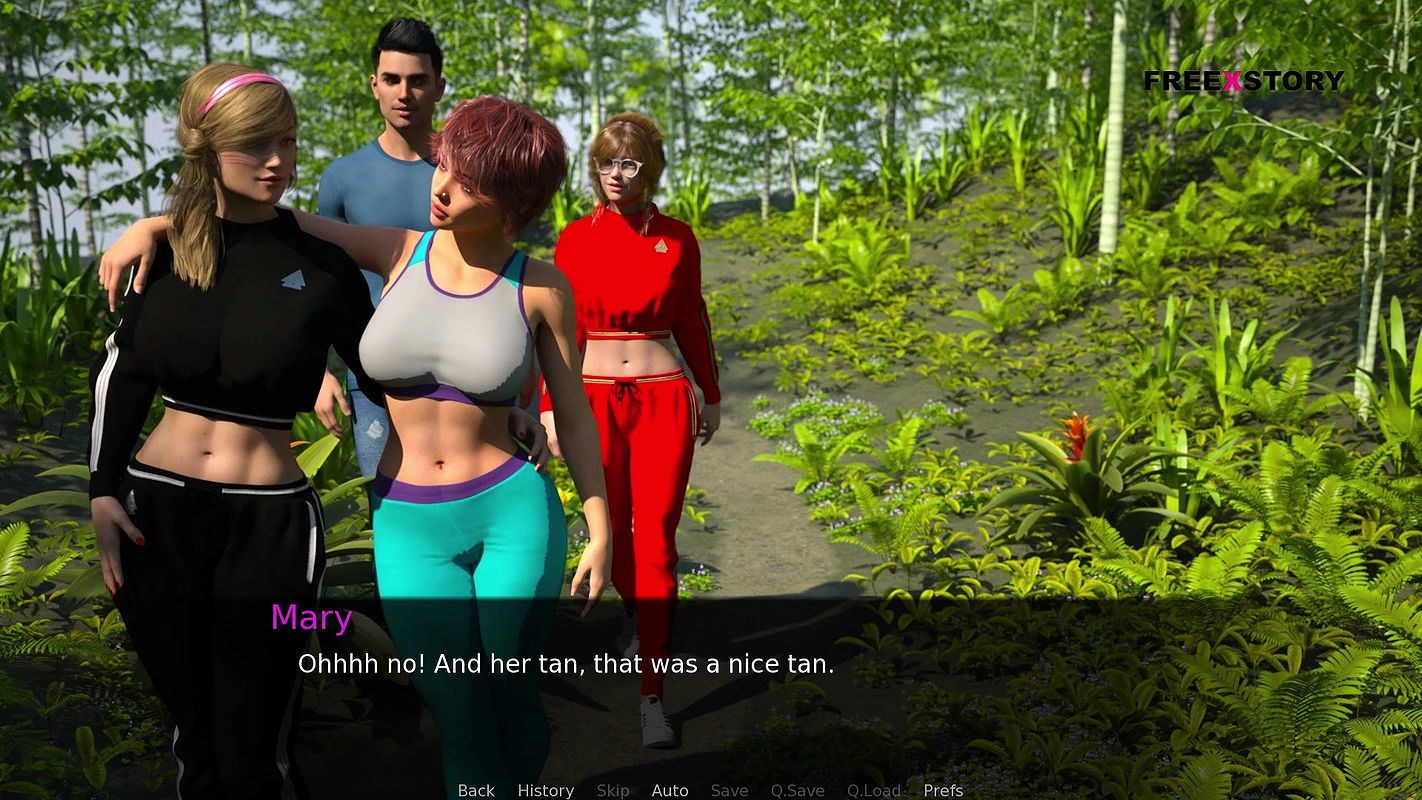Click the FREEXSTORY logo

pos(1246,81)
